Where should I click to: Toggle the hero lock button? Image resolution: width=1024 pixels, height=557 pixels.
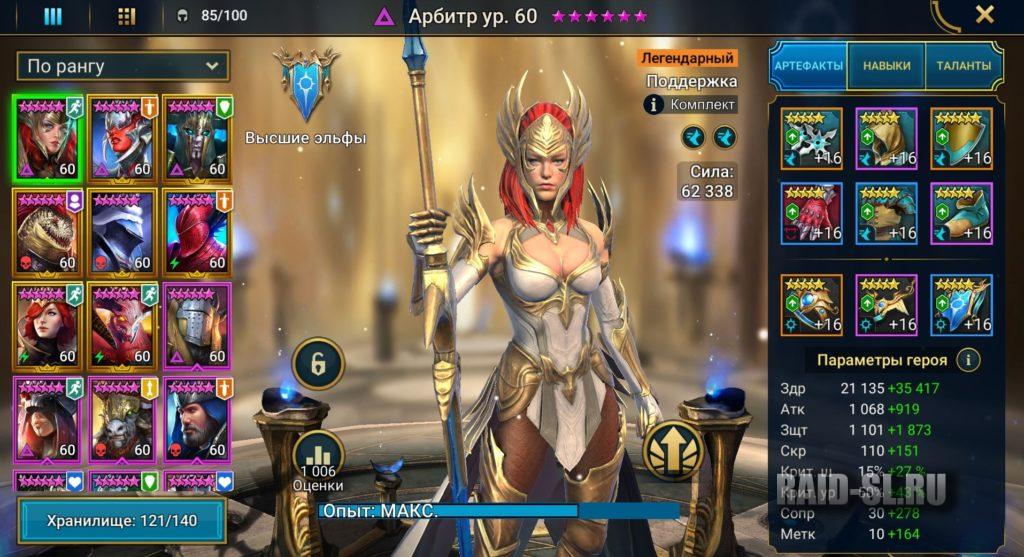click(318, 362)
